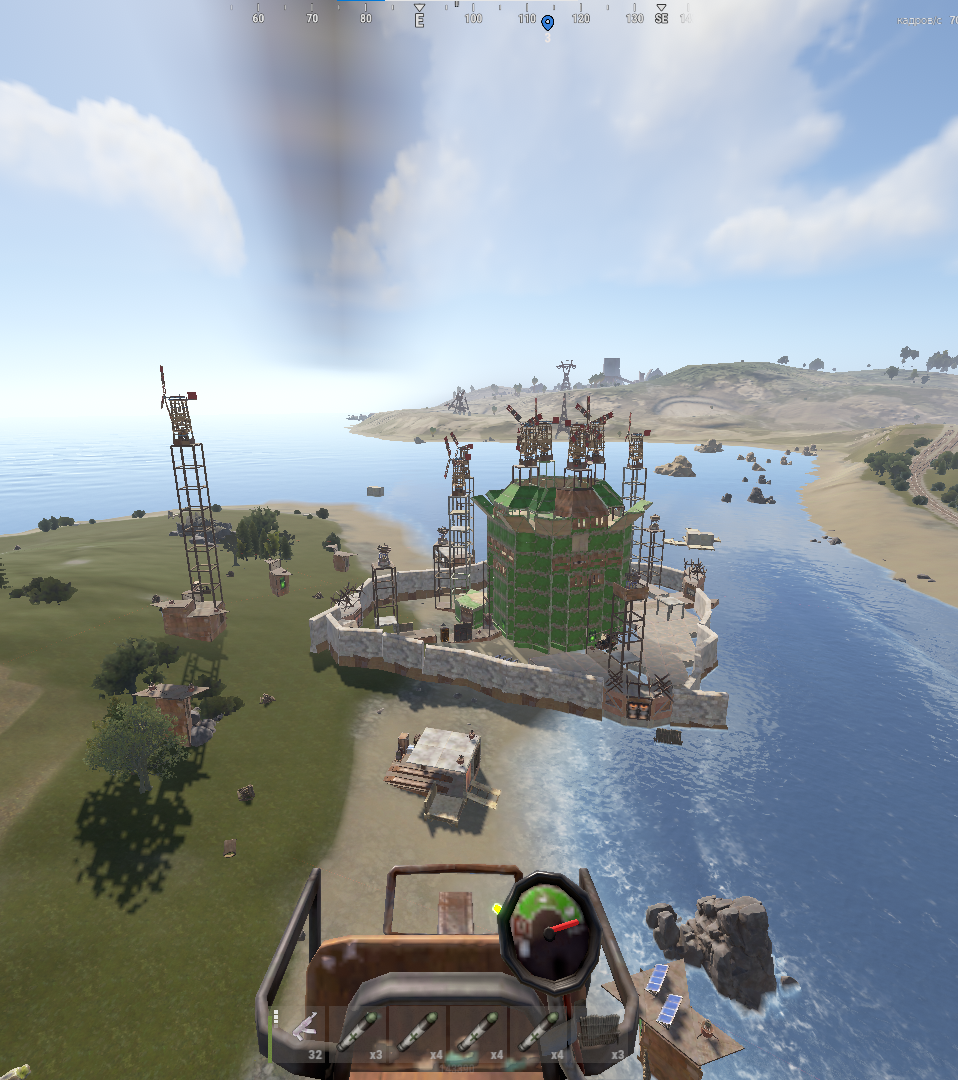Screen dimensions: 958x1080
Task: Click the blue map marker on the compass
Action: tap(547, 22)
